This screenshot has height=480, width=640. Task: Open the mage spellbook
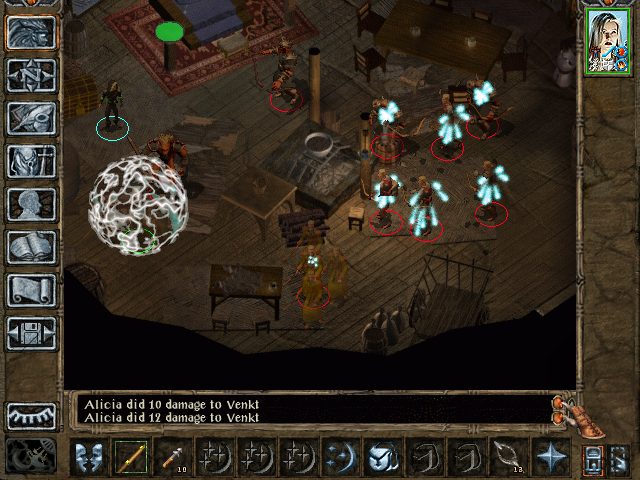[32, 247]
